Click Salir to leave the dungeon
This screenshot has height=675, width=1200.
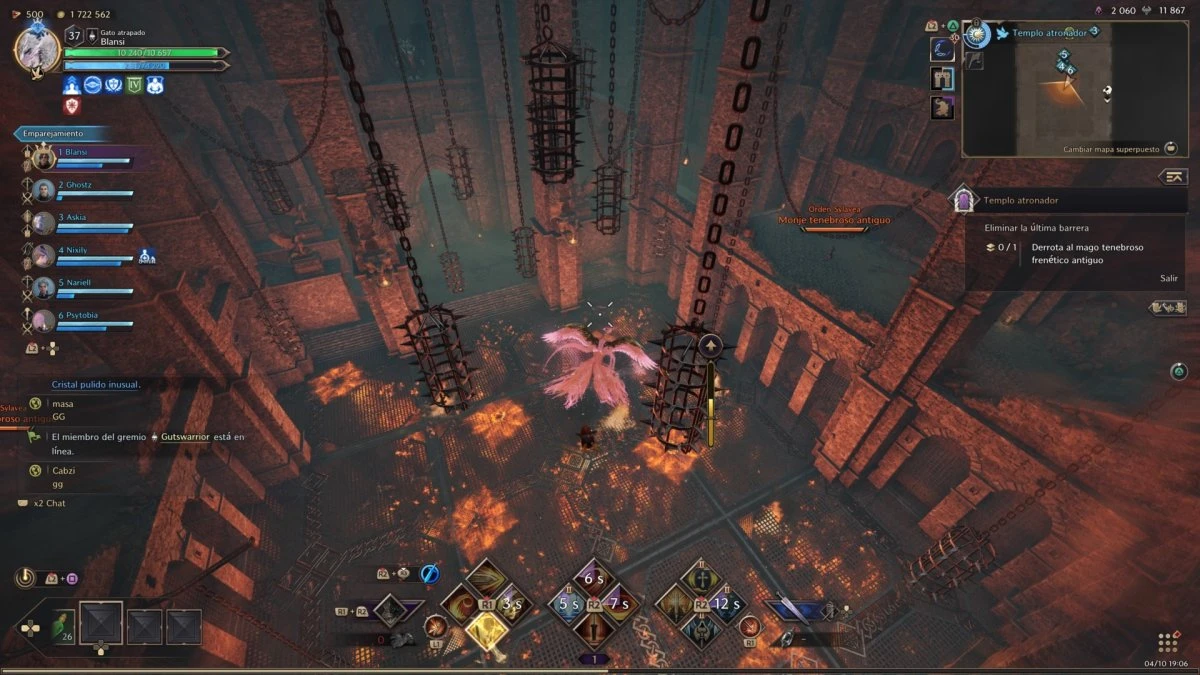pos(1168,278)
